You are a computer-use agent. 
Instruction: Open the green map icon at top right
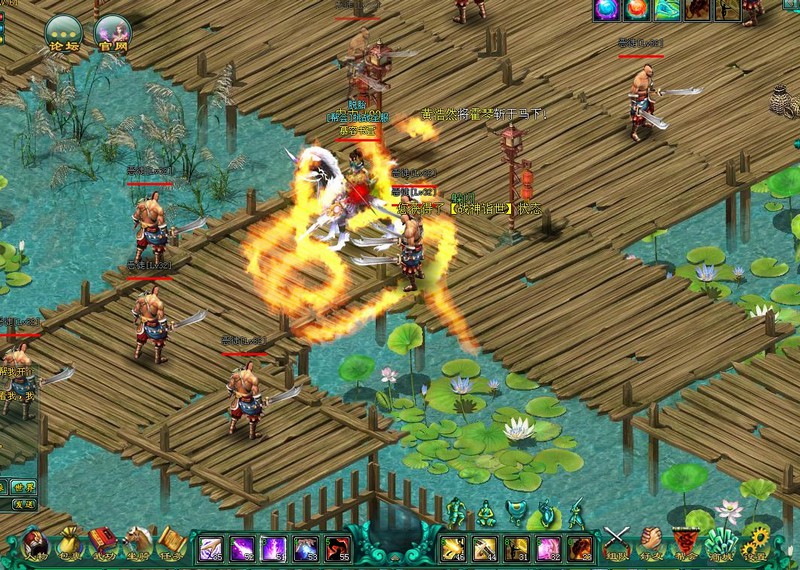tap(667, 10)
